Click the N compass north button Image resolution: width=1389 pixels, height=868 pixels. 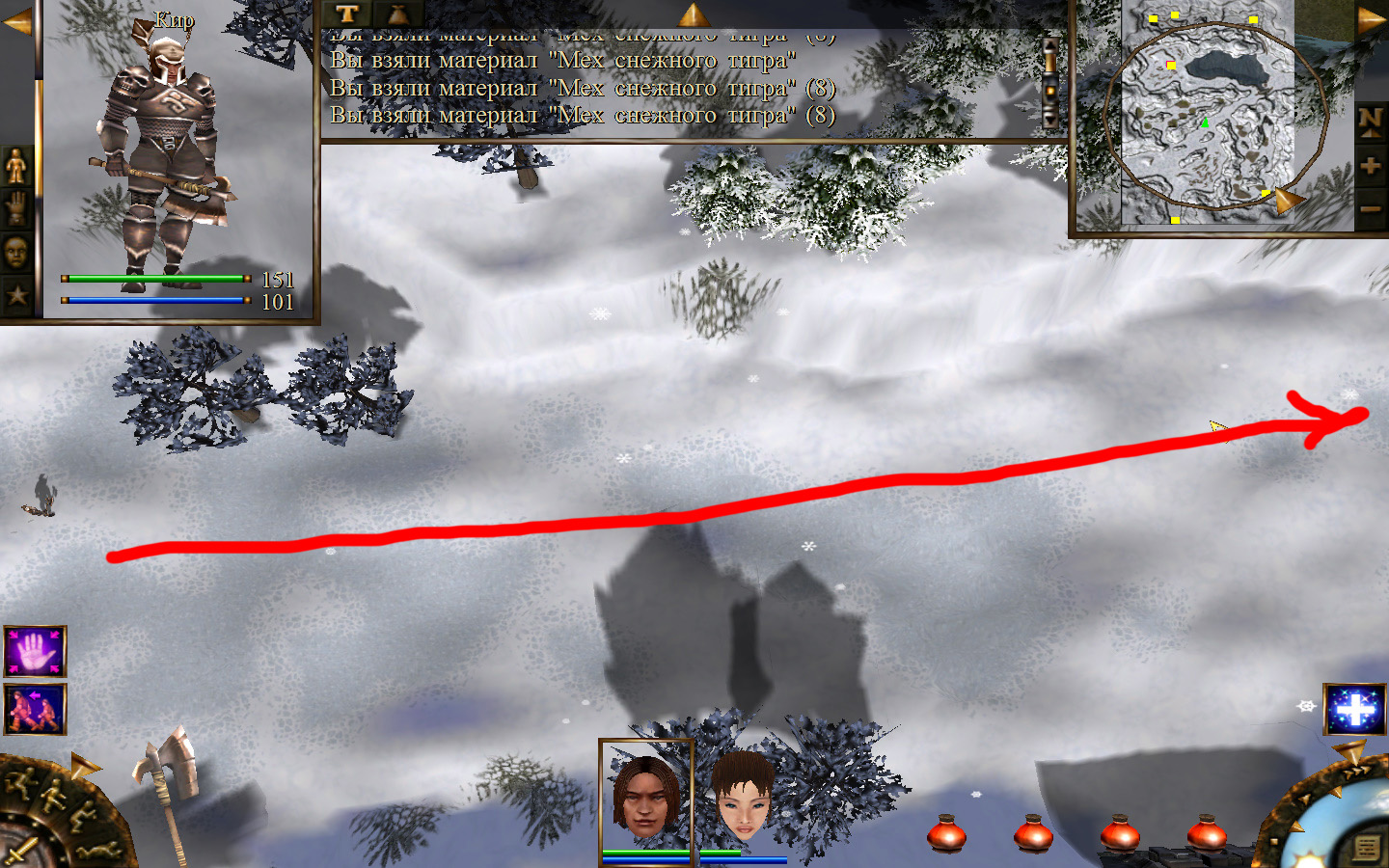coord(1370,121)
